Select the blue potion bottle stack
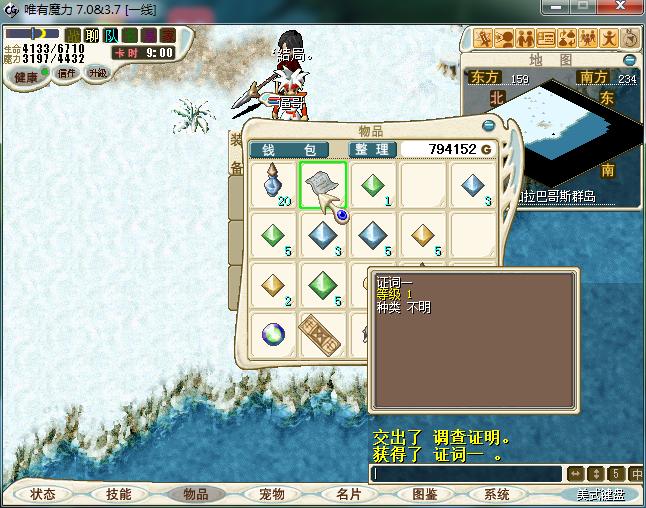646x508 pixels. pos(272,186)
